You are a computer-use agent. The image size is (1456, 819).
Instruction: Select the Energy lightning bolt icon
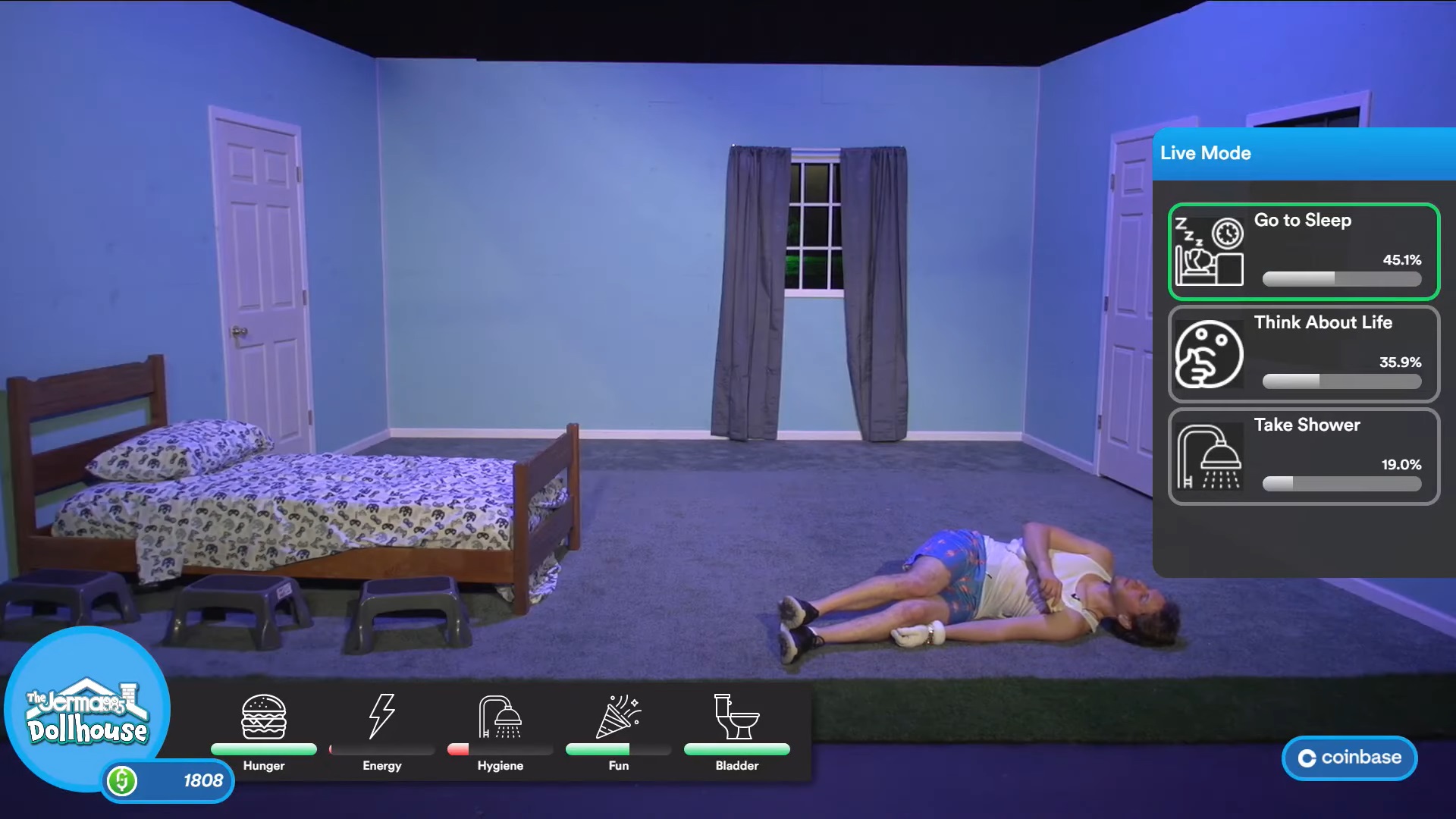(x=381, y=715)
